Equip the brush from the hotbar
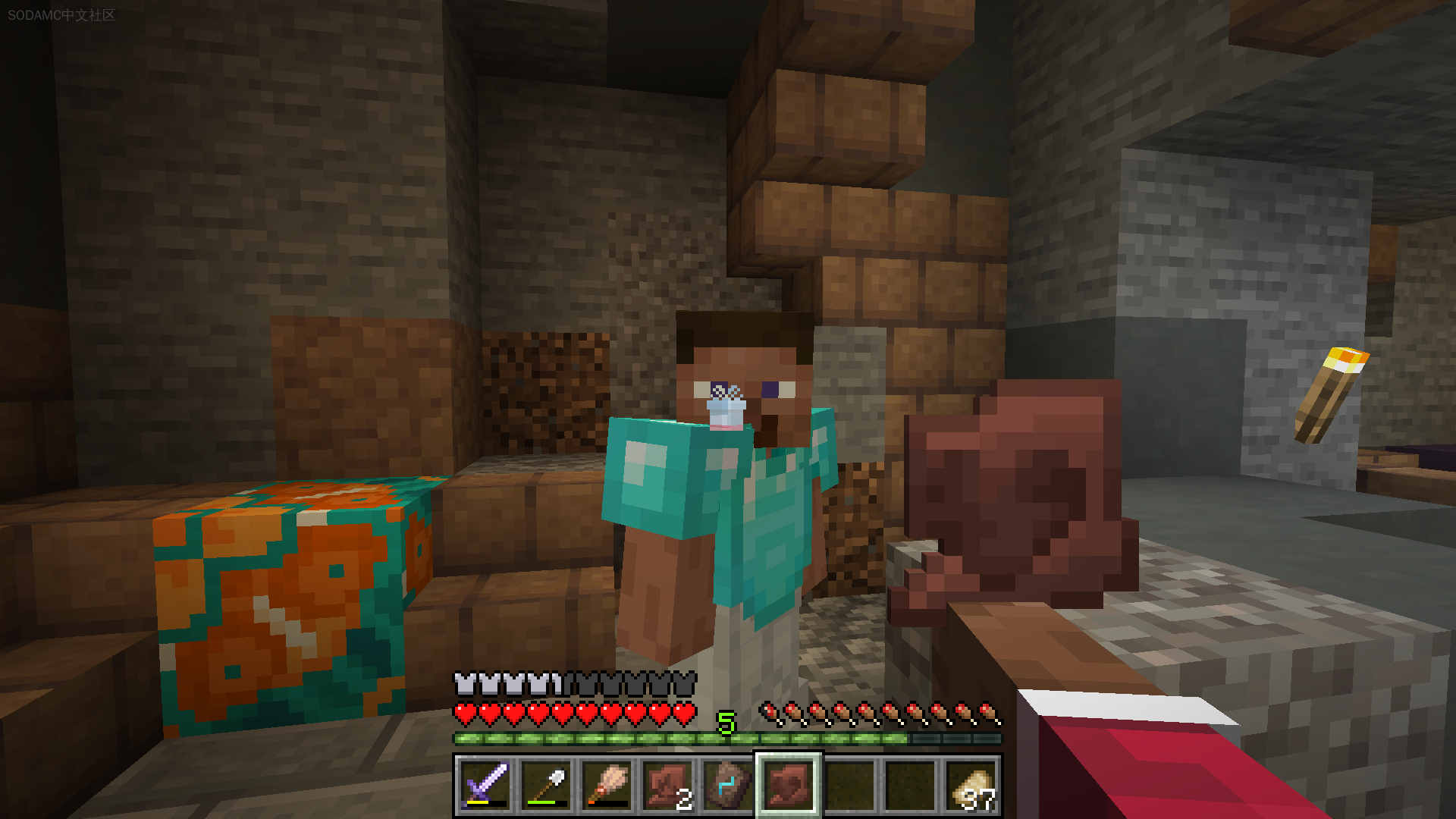The image size is (1456, 819). tap(607, 785)
